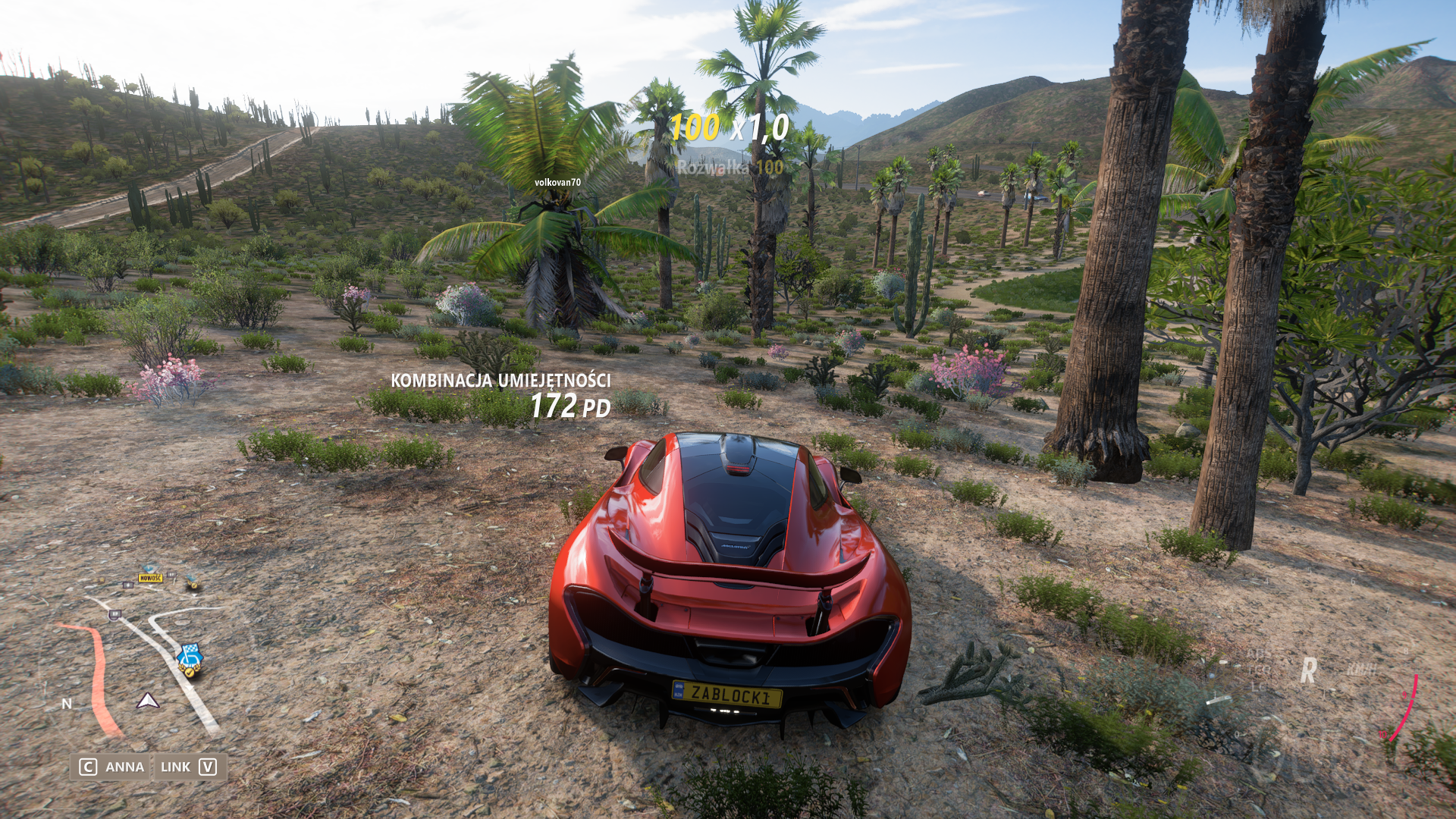
Task: Select the white player arrow on minimap
Action: tap(148, 701)
